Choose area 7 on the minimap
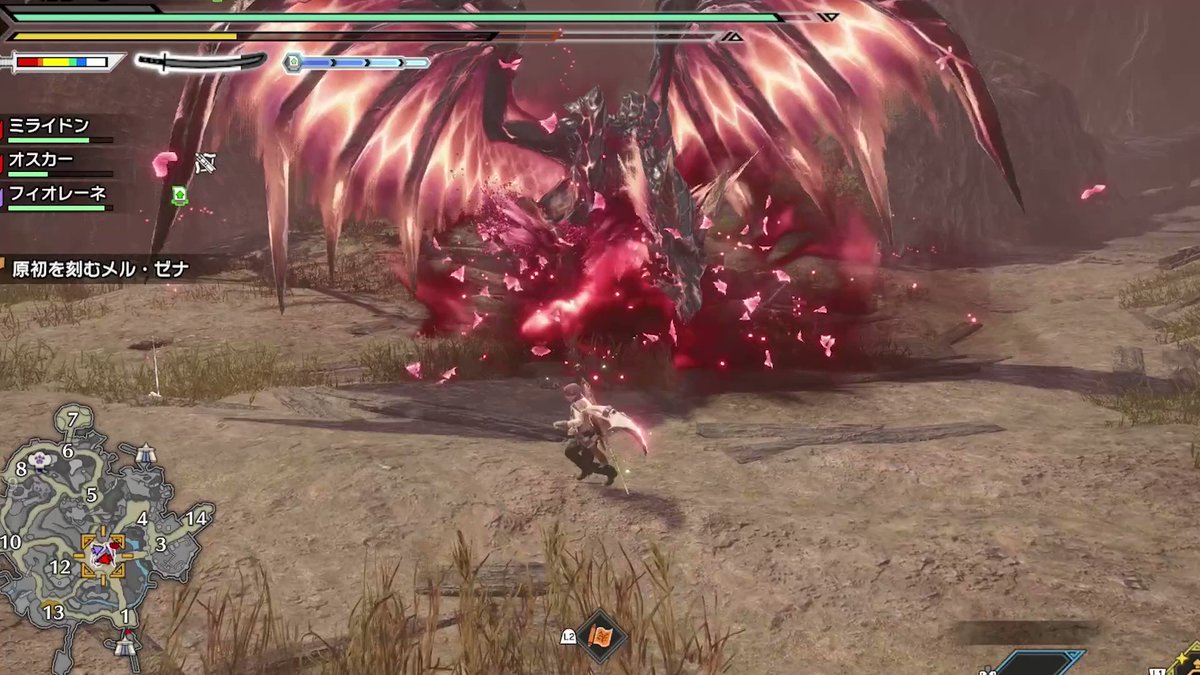 (73, 419)
